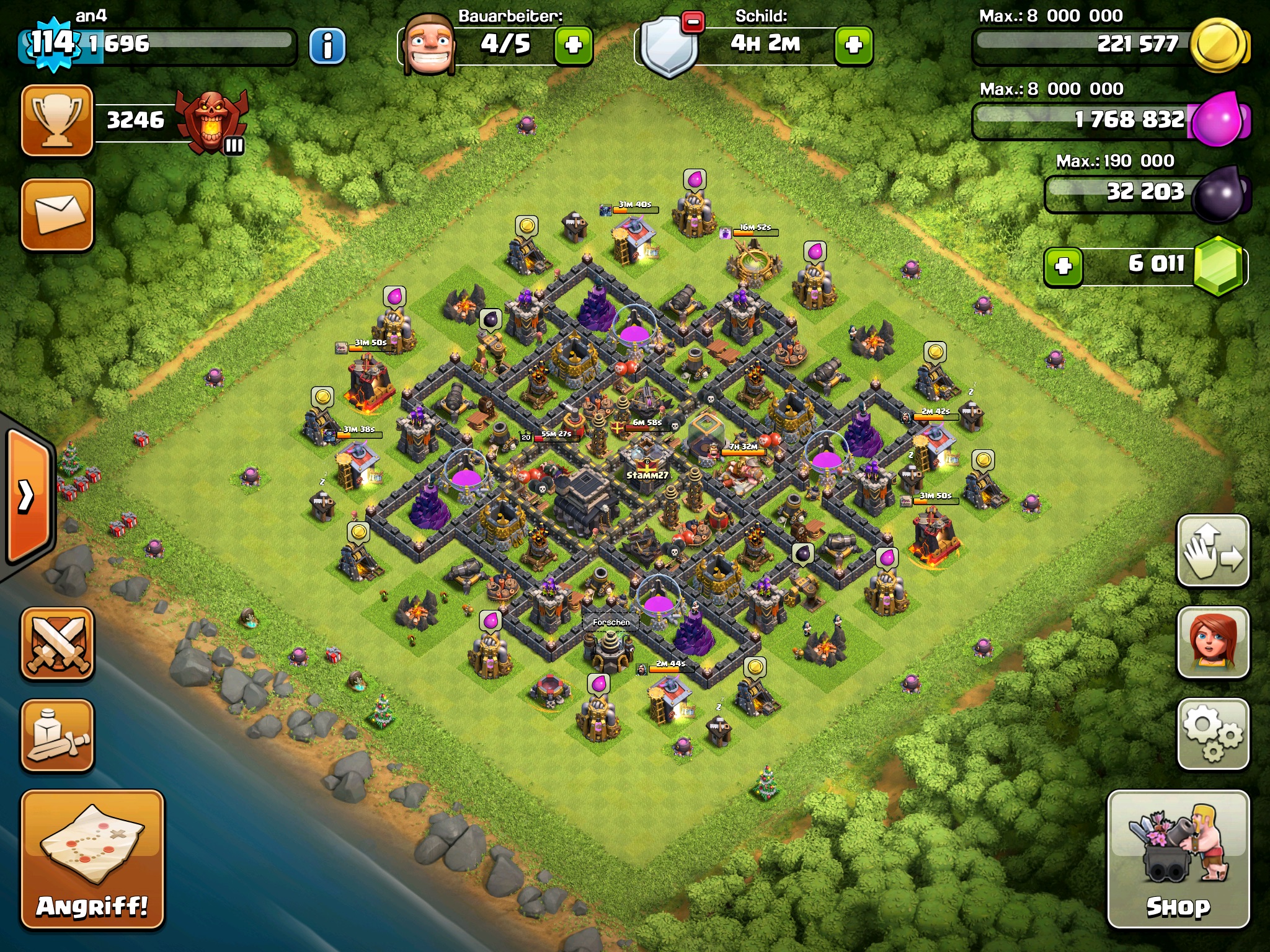Toggle the hand move layout mode

1212,550
